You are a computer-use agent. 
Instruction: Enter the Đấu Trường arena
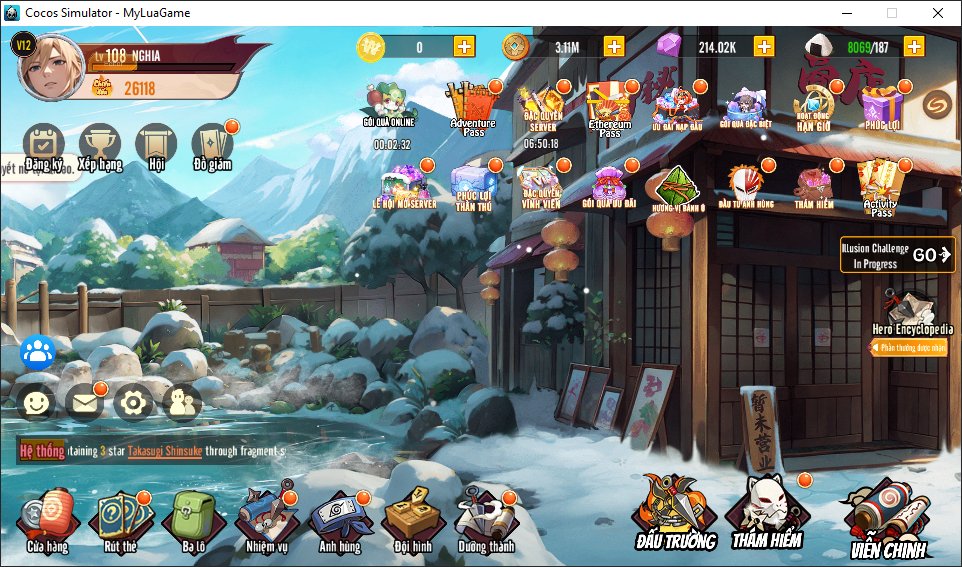pyautogui.click(x=675, y=512)
